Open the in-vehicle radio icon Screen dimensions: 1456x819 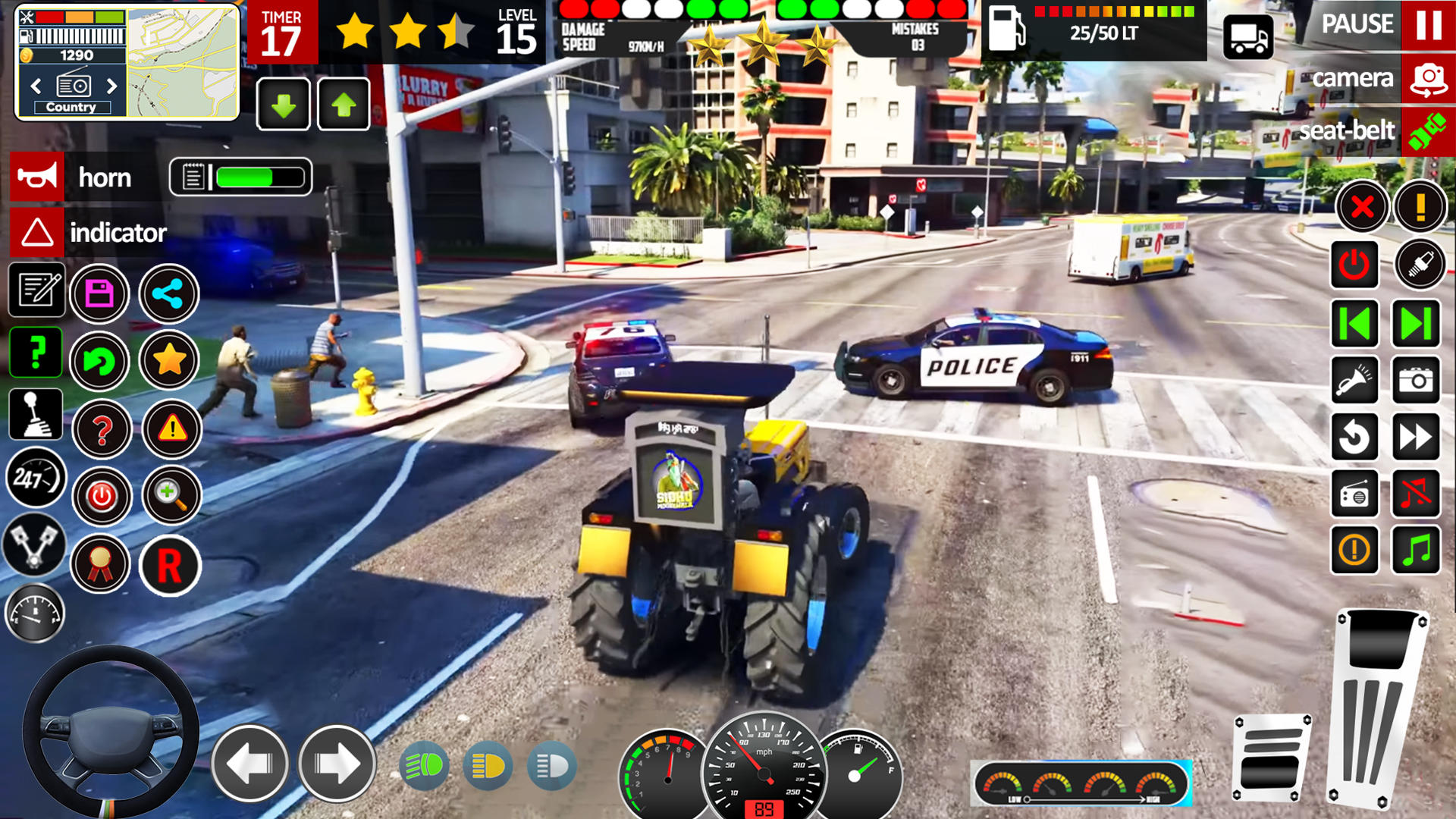tap(1354, 492)
